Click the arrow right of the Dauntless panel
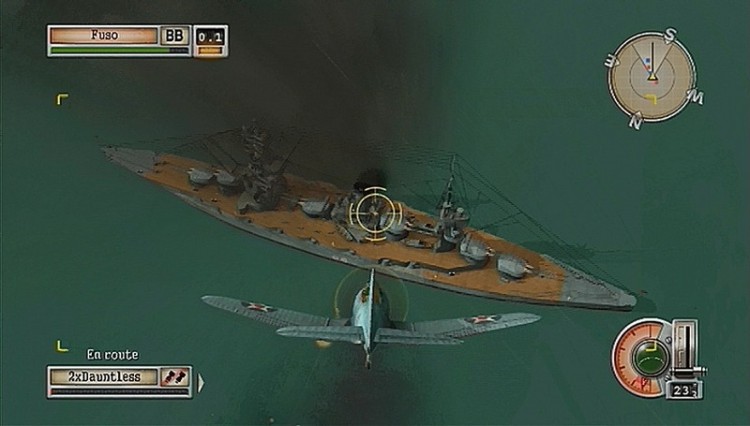The height and width of the screenshot is (426, 750). pyautogui.click(x=200, y=380)
